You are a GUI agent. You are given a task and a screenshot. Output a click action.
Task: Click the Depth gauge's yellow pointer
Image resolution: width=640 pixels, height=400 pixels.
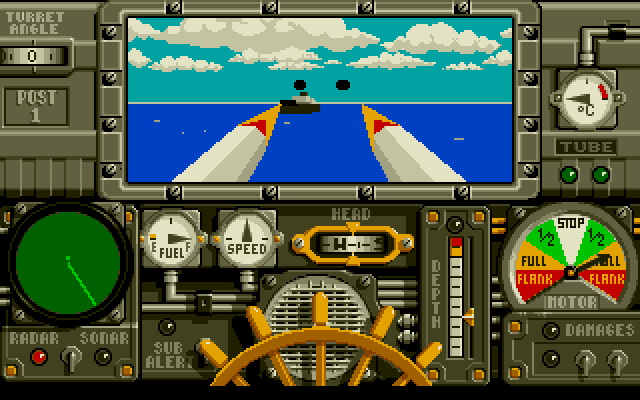point(469,316)
